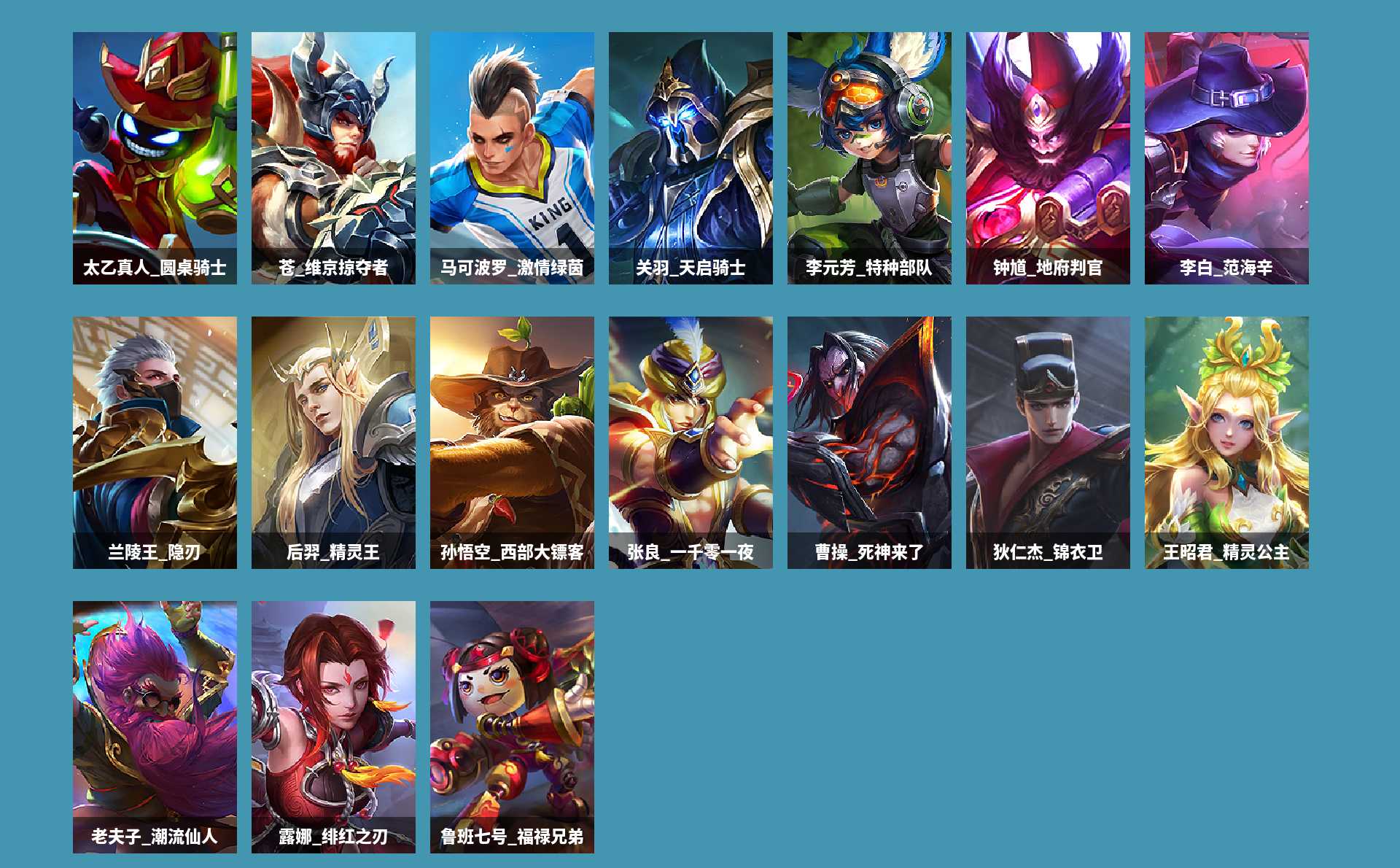Viewport: 1400px width, 868px height.
Task: Choose the 李白_范海辛 skin card
Action: 1226,158
